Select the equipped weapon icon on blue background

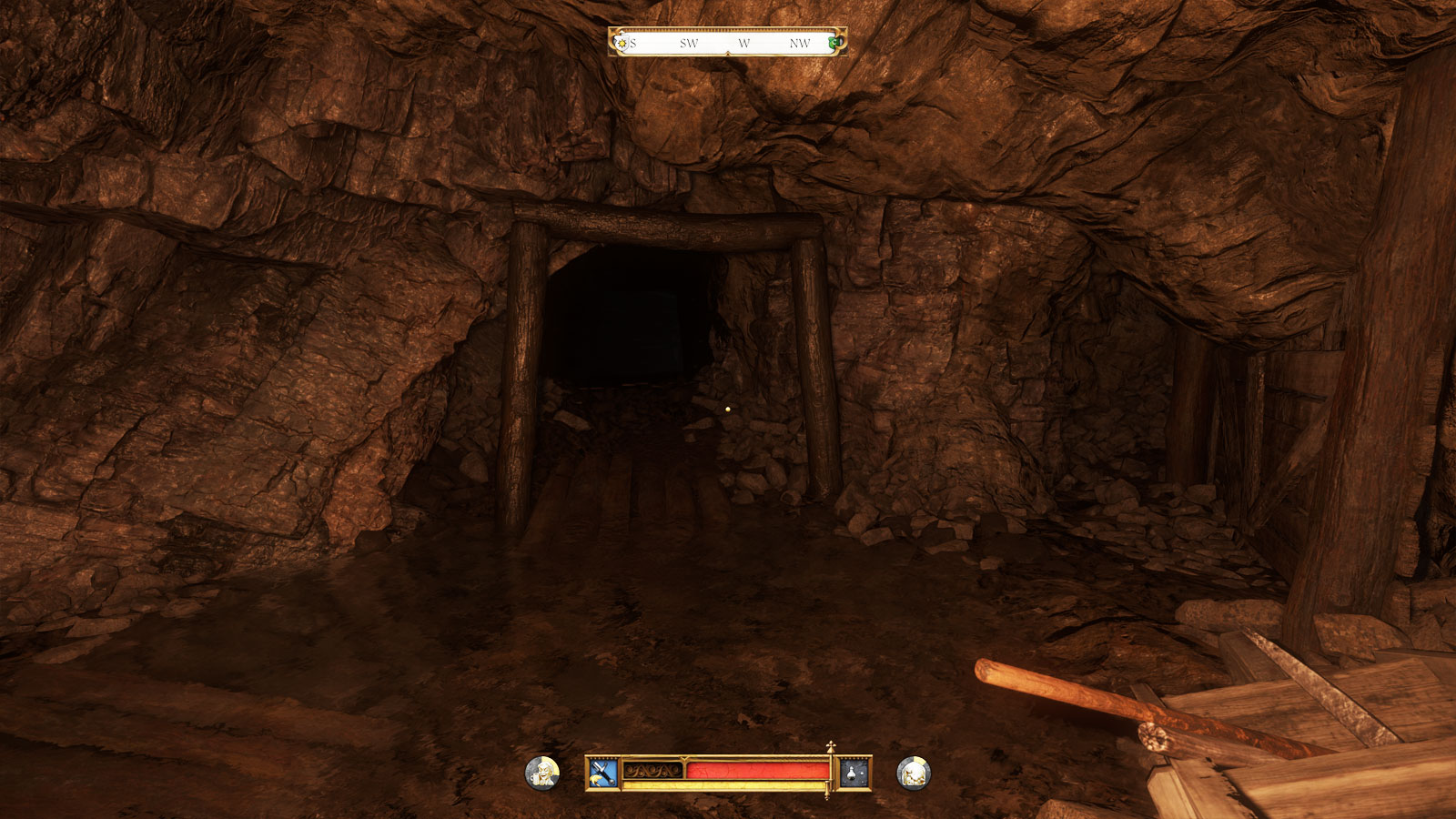point(602,773)
